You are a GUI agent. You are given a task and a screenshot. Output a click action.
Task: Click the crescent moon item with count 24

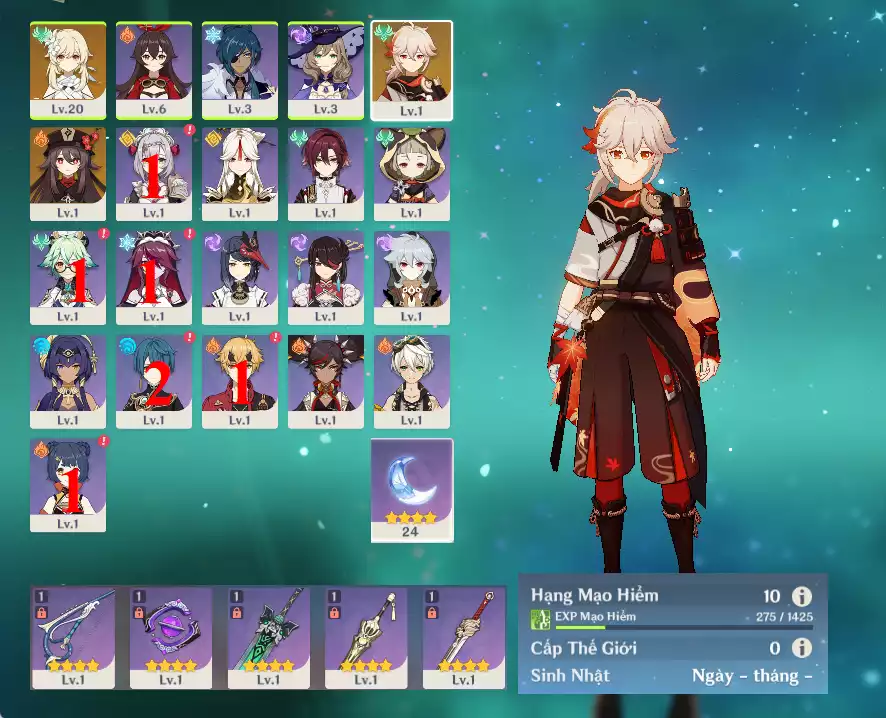pos(412,489)
